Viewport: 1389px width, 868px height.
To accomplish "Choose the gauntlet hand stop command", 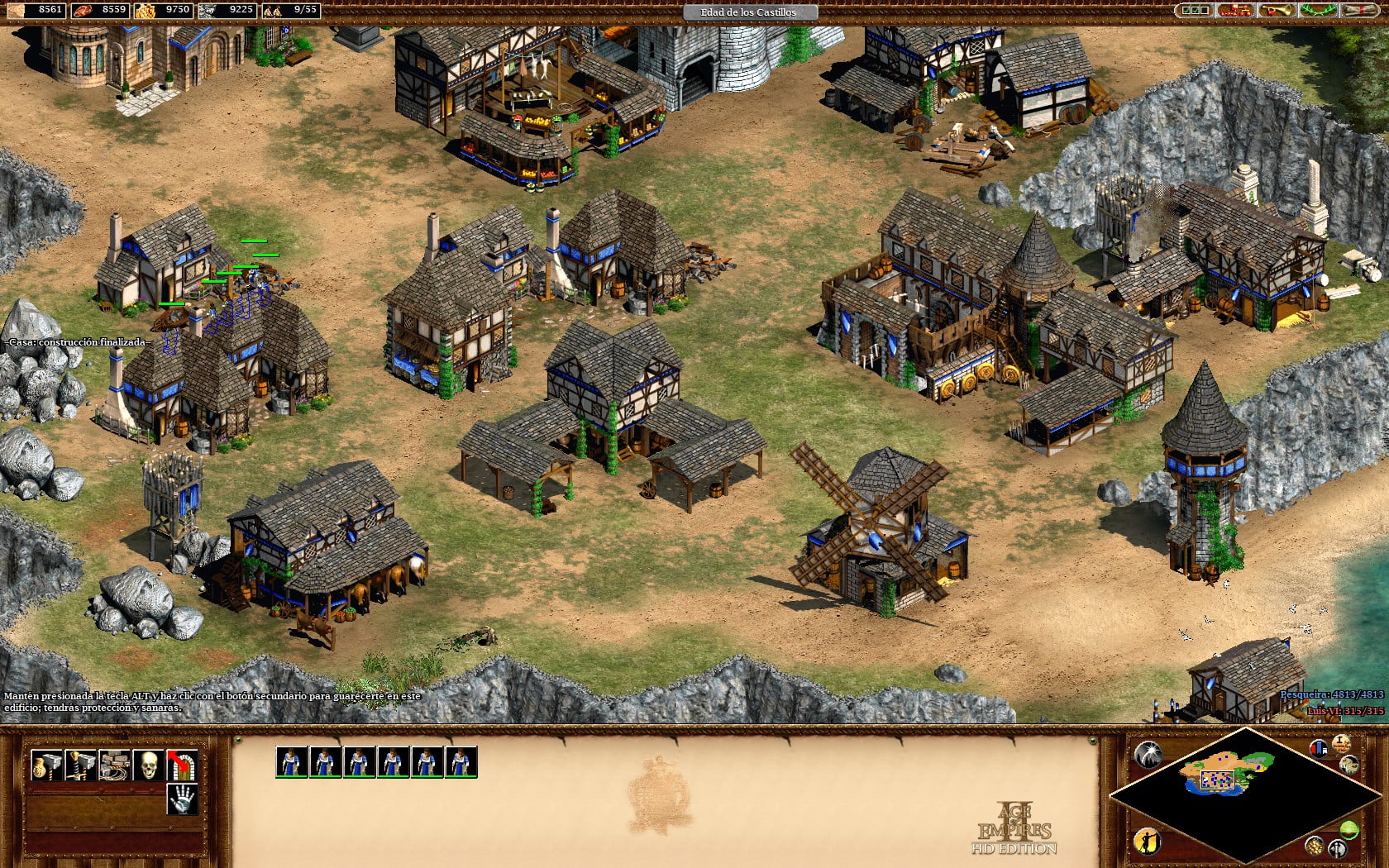I will 182,799.
